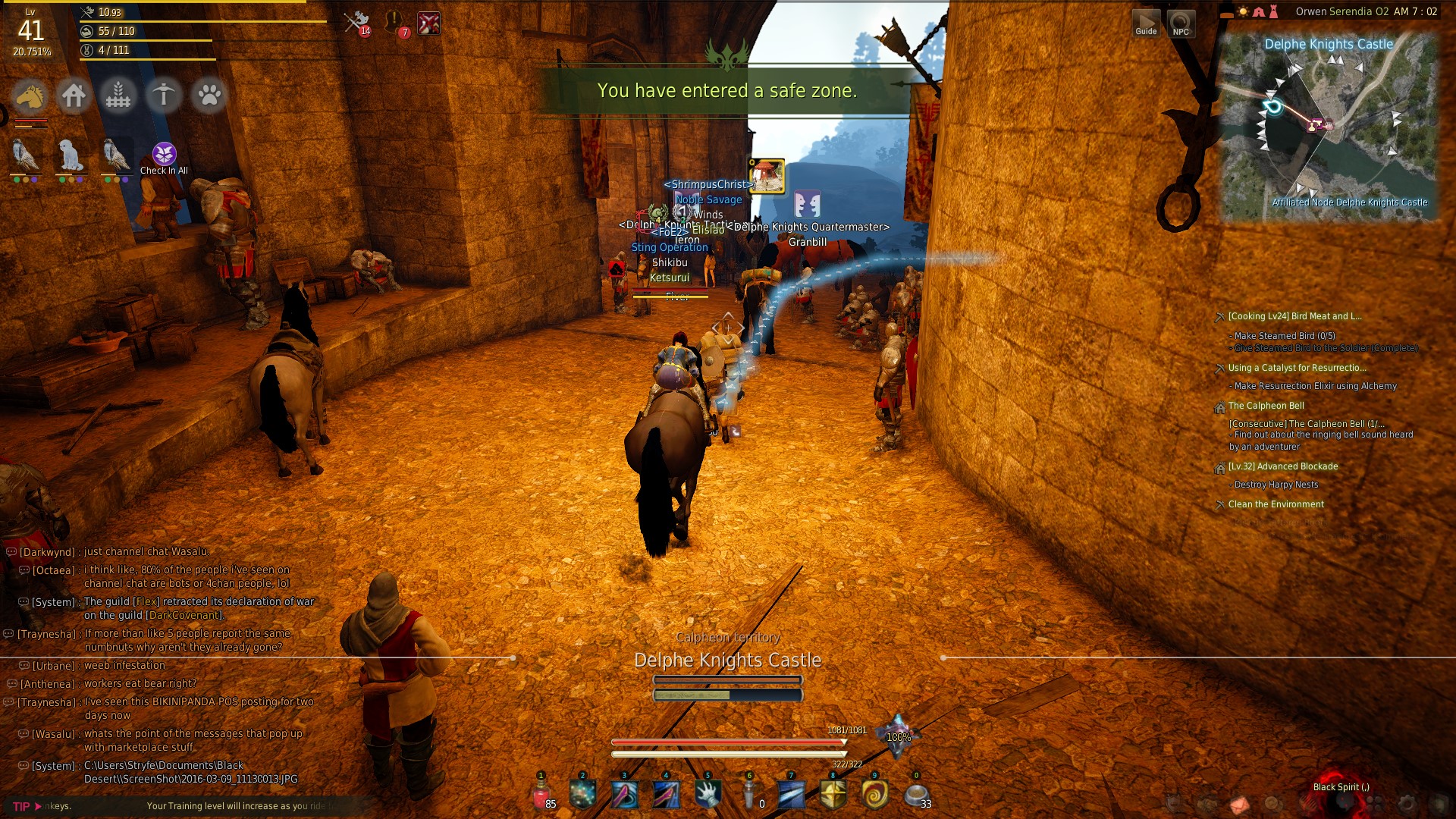1456x819 pixels.
Task: Open the crossed weapons notification with badge 14
Action: (356, 22)
